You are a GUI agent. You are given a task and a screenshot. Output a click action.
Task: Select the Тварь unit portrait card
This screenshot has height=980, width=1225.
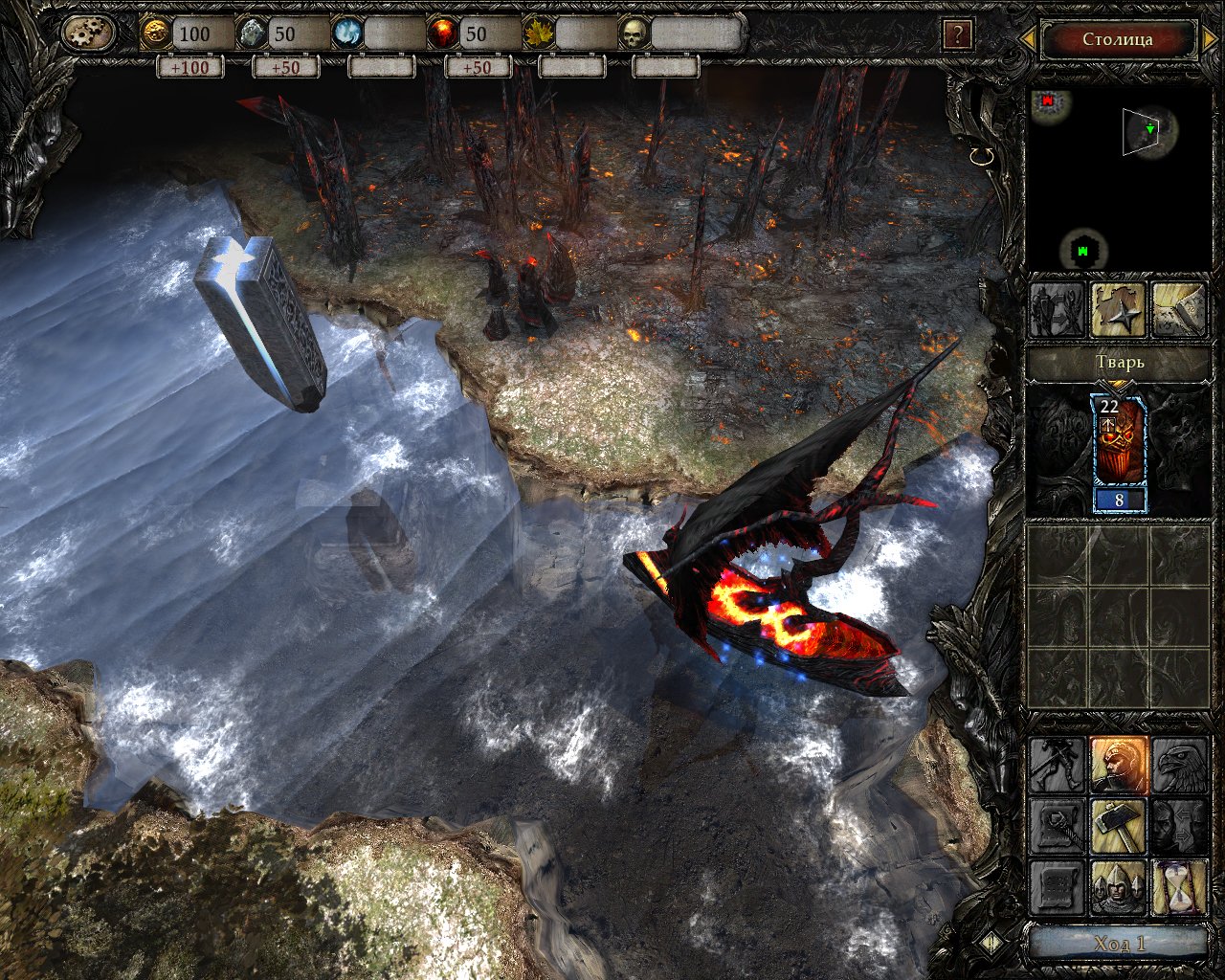[x=1118, y=455]
